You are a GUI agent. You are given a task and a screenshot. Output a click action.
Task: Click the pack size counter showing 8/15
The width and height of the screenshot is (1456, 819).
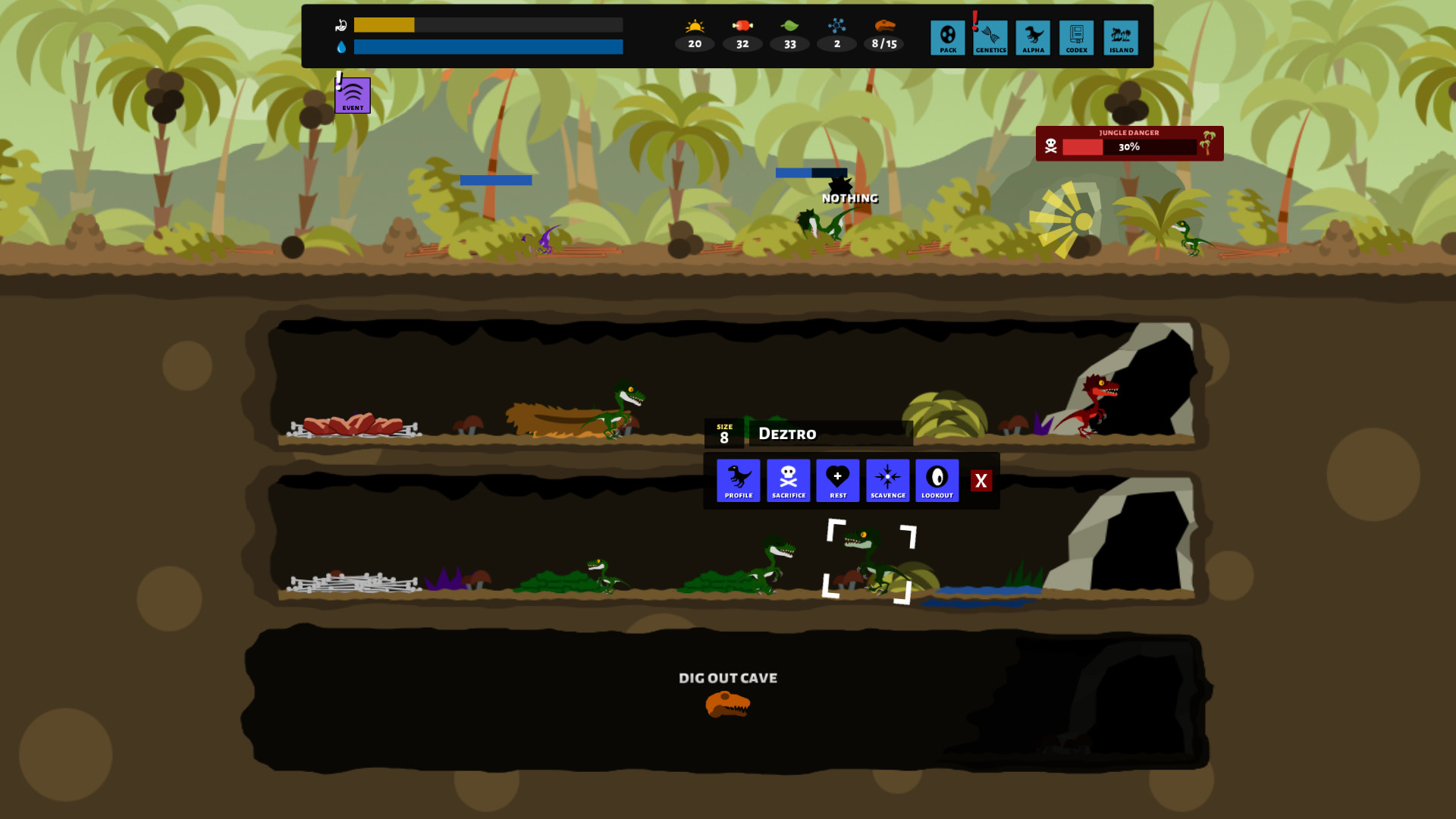point(885,35)
